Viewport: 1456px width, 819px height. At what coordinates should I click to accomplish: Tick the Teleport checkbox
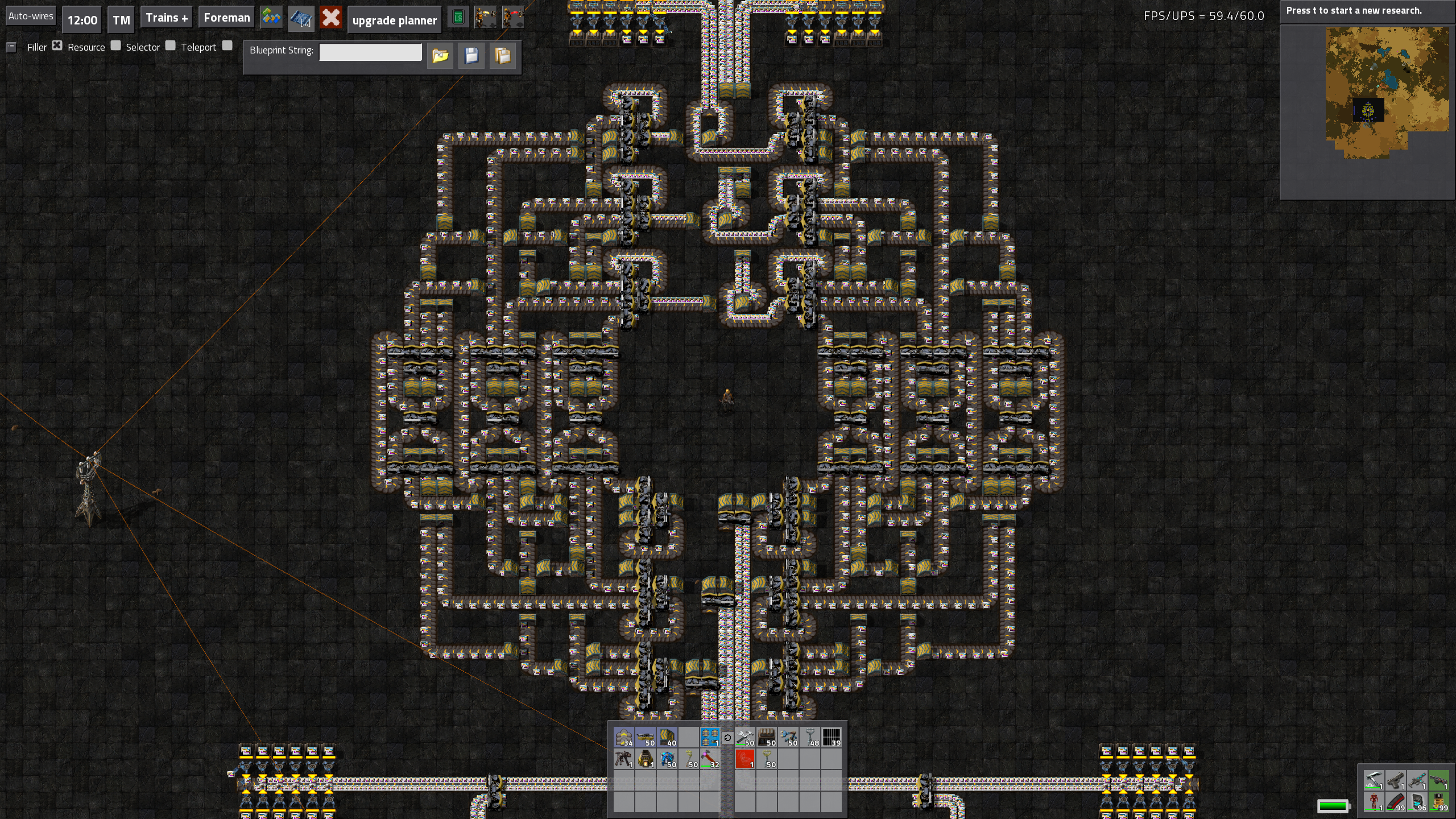227,45
